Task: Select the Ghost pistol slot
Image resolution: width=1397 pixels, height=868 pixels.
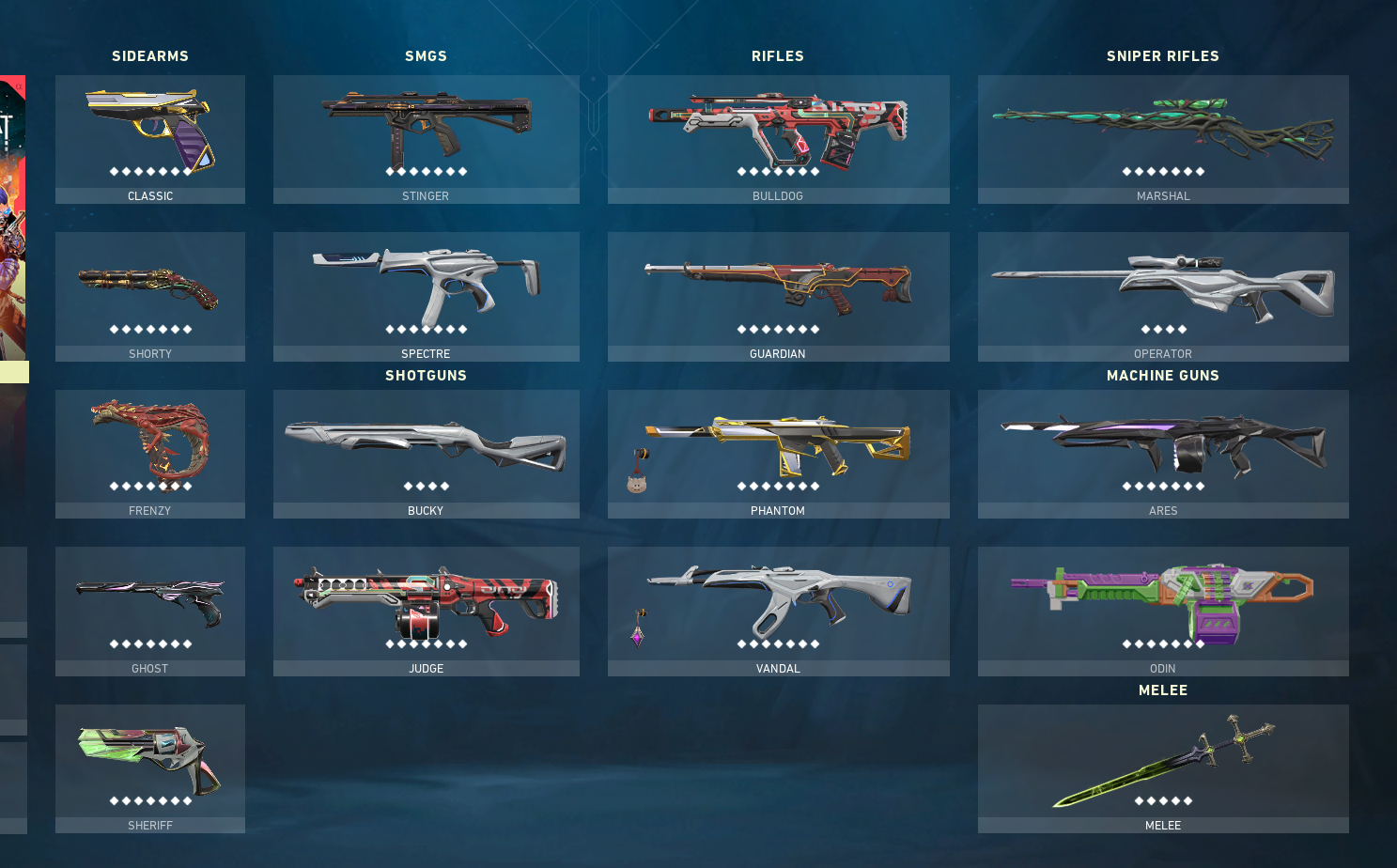Action: click(x=150, y=611)
